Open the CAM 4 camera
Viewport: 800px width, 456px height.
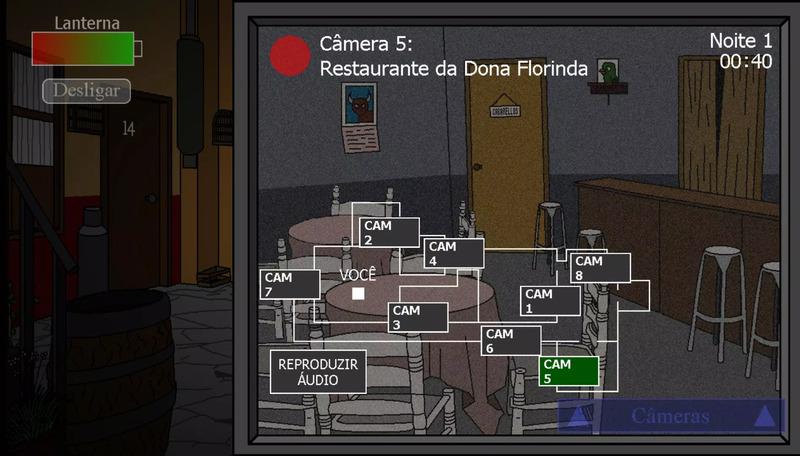point(454,253)
